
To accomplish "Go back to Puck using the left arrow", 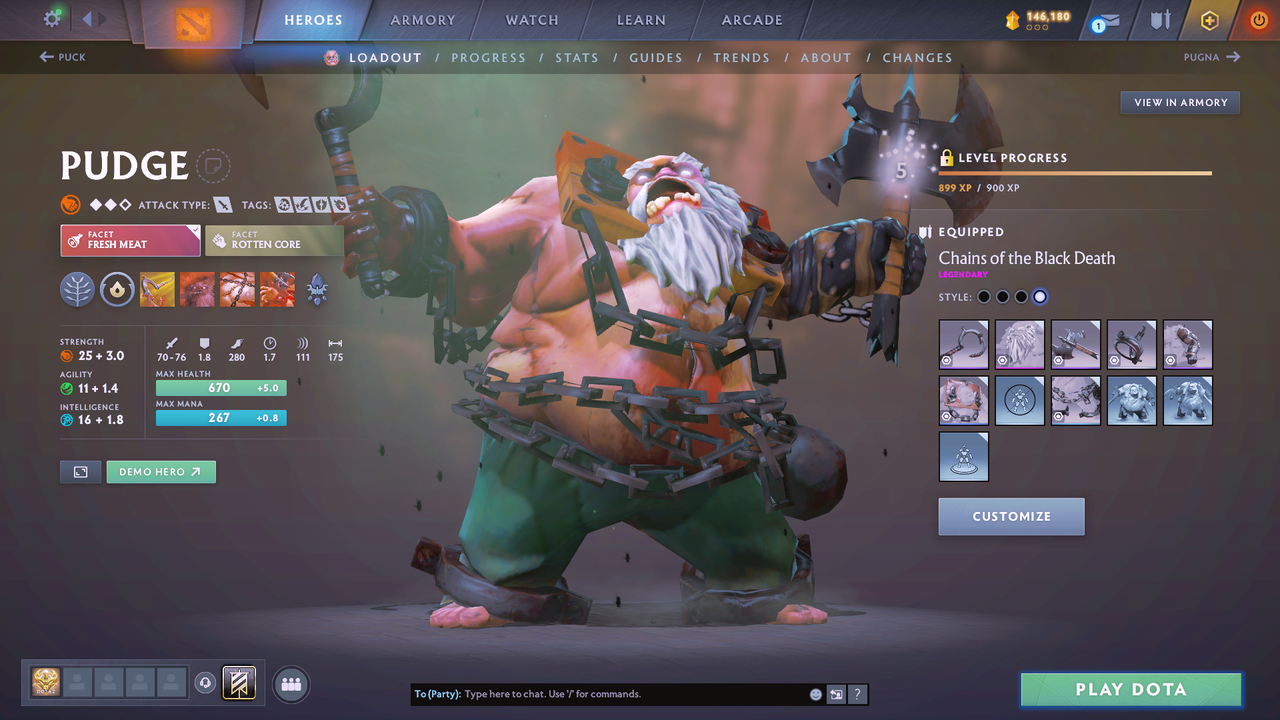I will pos(62,57).
